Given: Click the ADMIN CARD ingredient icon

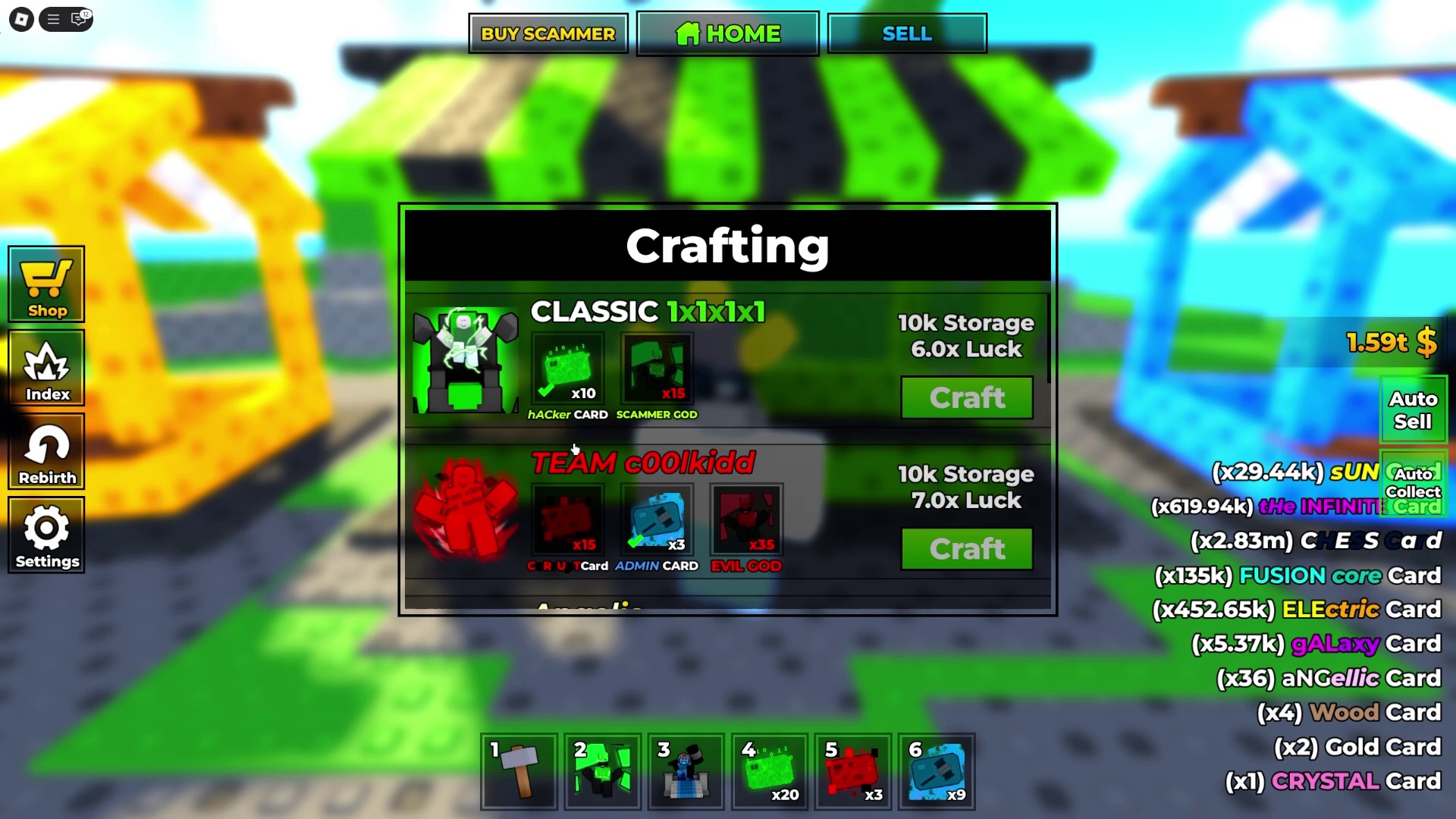Looking at the screenshot, I should point(657,518).
